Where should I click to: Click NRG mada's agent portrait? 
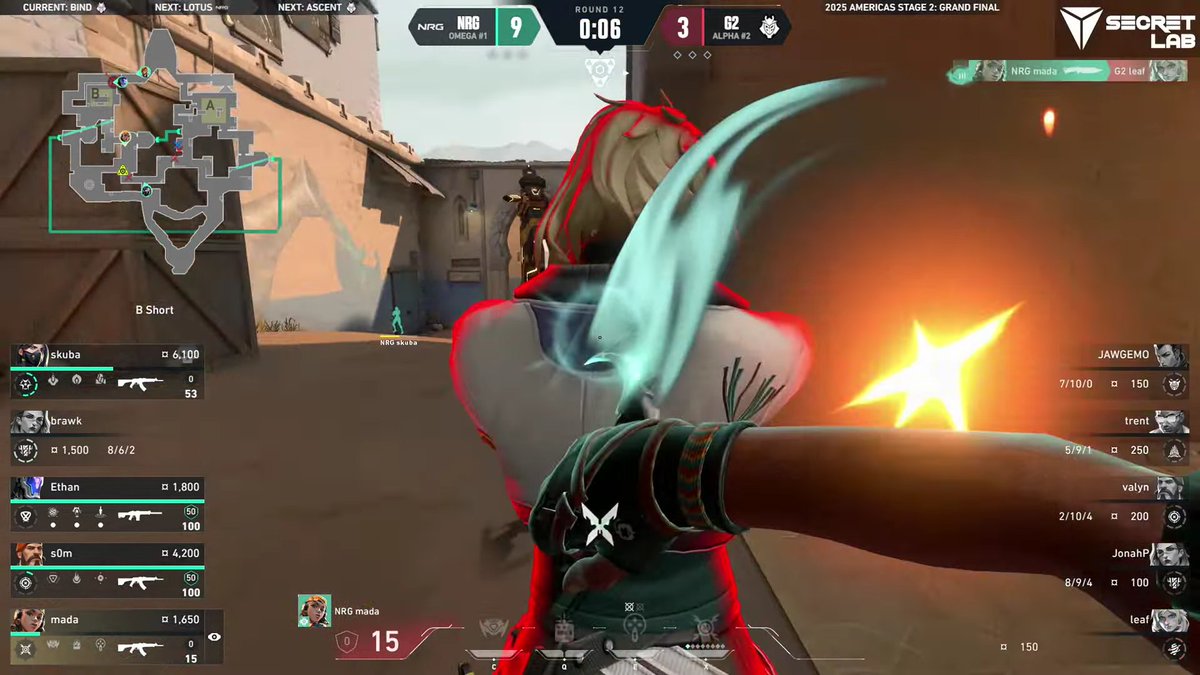314,611
